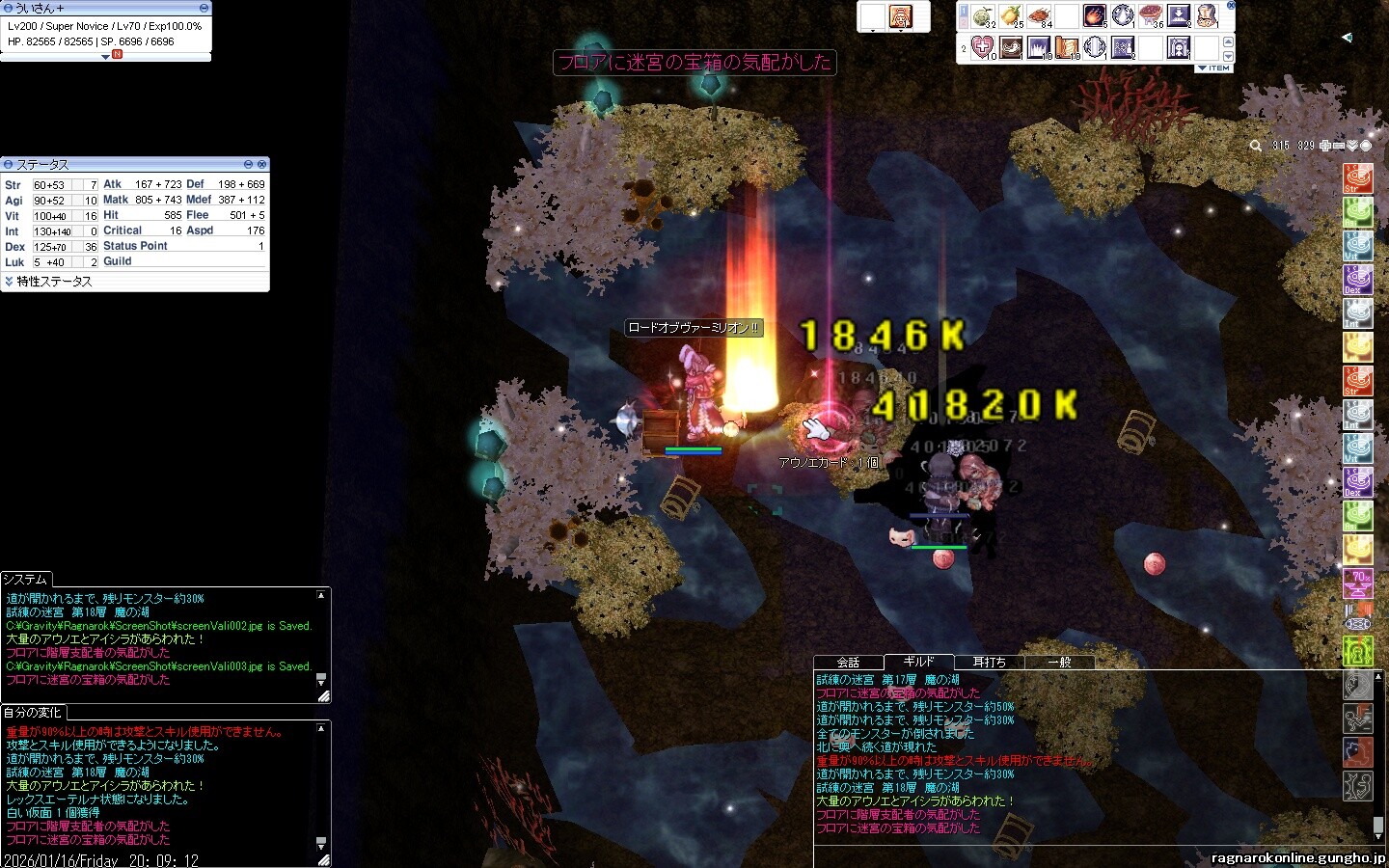The width and height of the screenshot is (1389, 868).
Task: Cast the fireball skill from the hotbar
Action: (x=1095, y=16)
